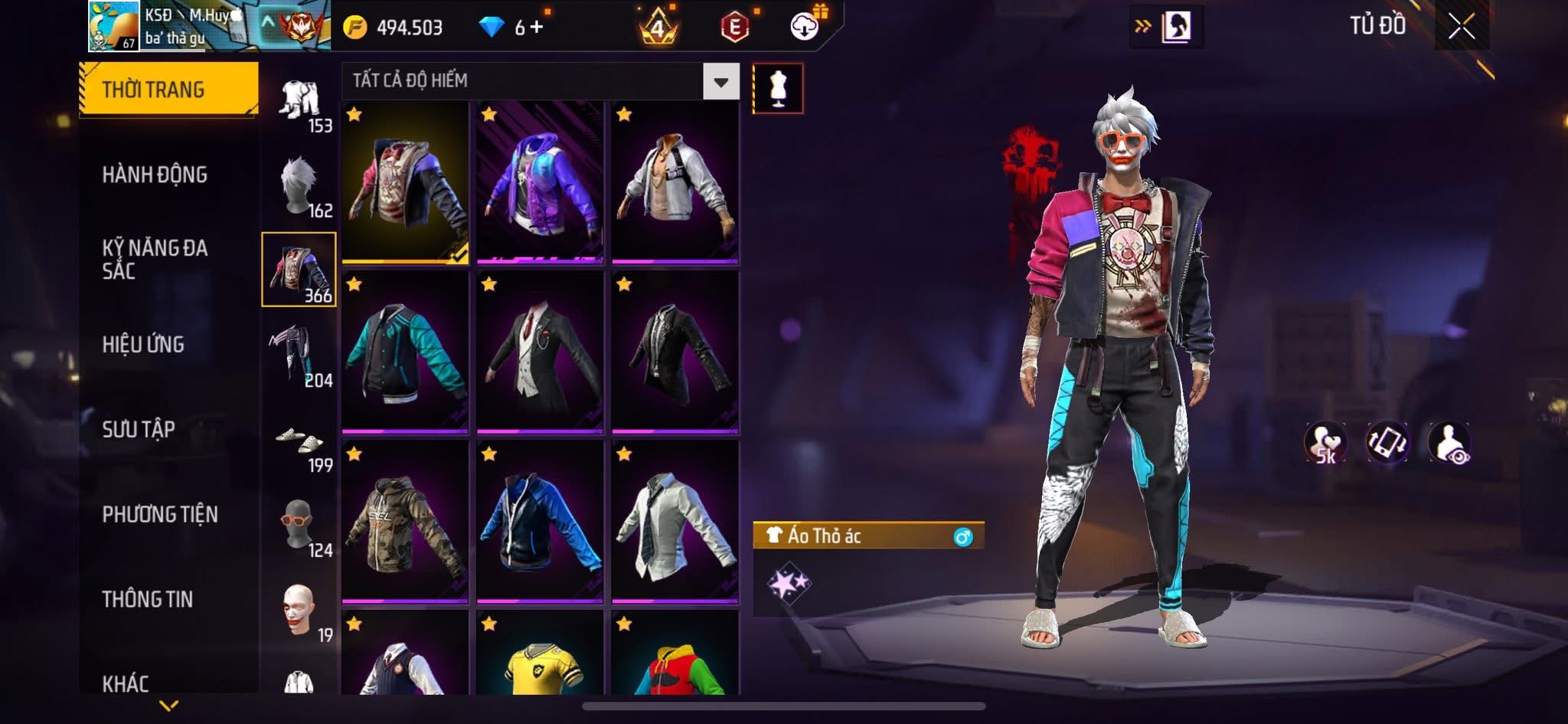Add diamonds with the plus button
This screenshot has width=1568, height=724.
pos(537,28)
